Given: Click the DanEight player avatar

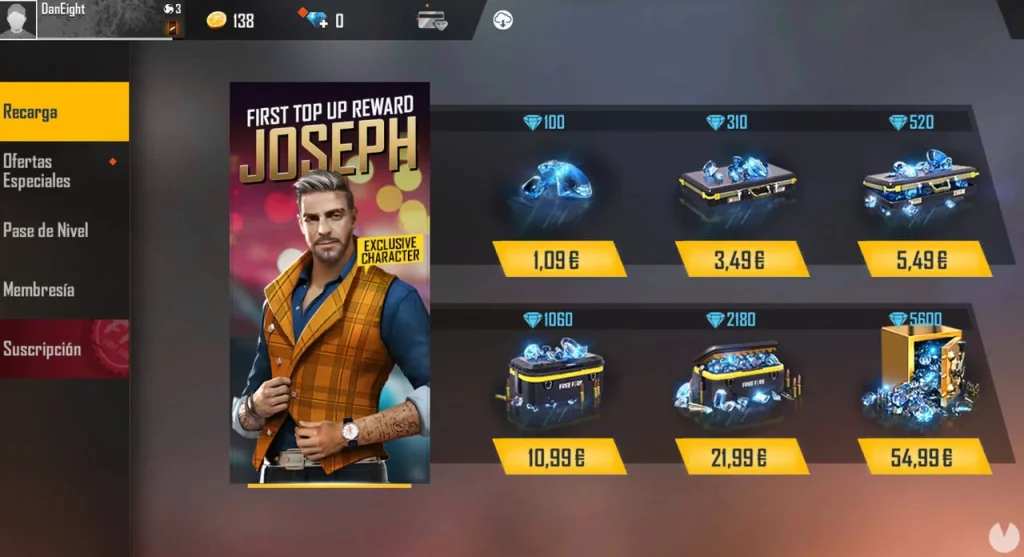Looking at the screenshot, I should (x=18, y=20).
